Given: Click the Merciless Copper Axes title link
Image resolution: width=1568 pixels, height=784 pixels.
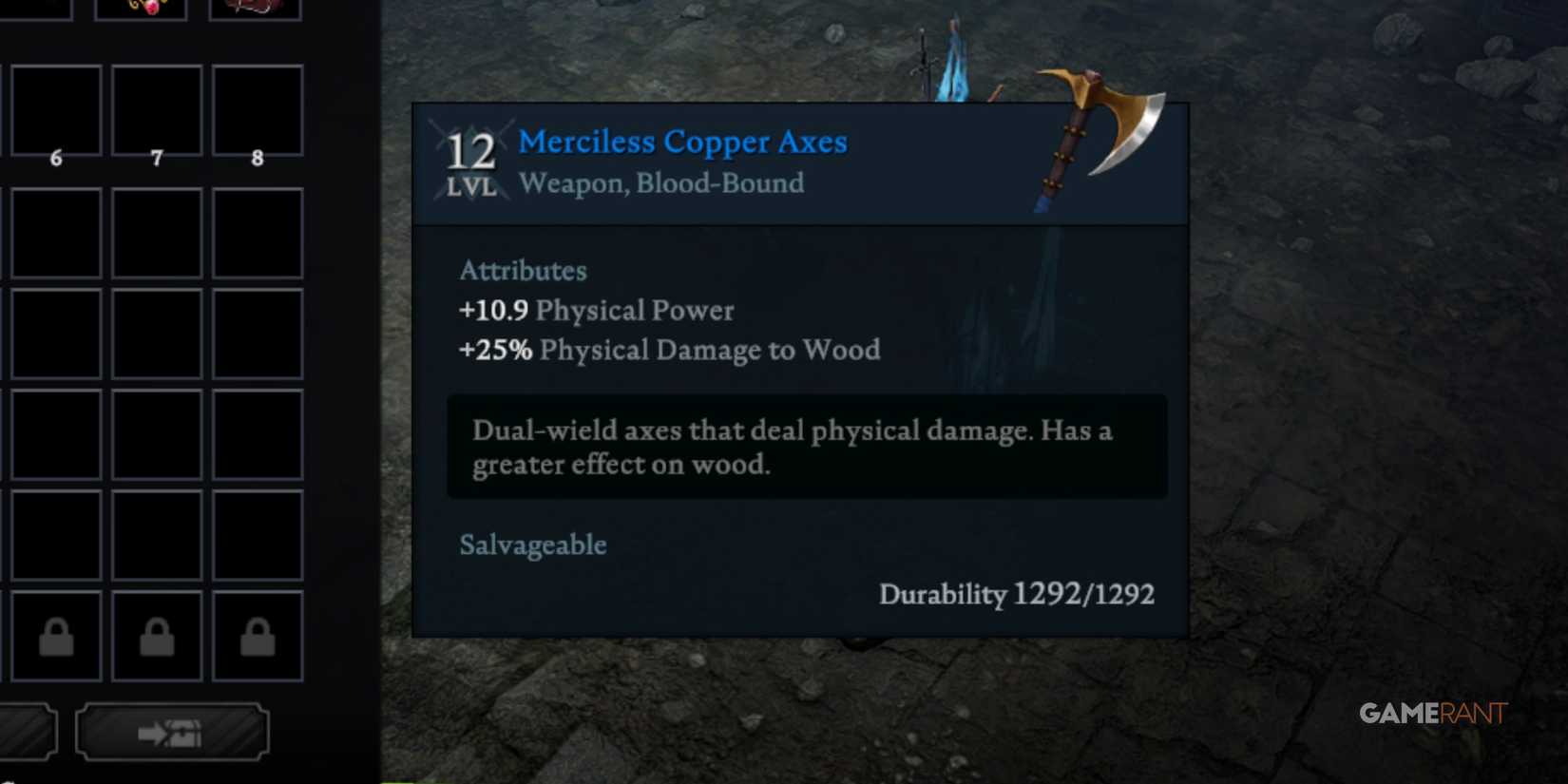Looking at the screenshot, I should tap(682, 141).
